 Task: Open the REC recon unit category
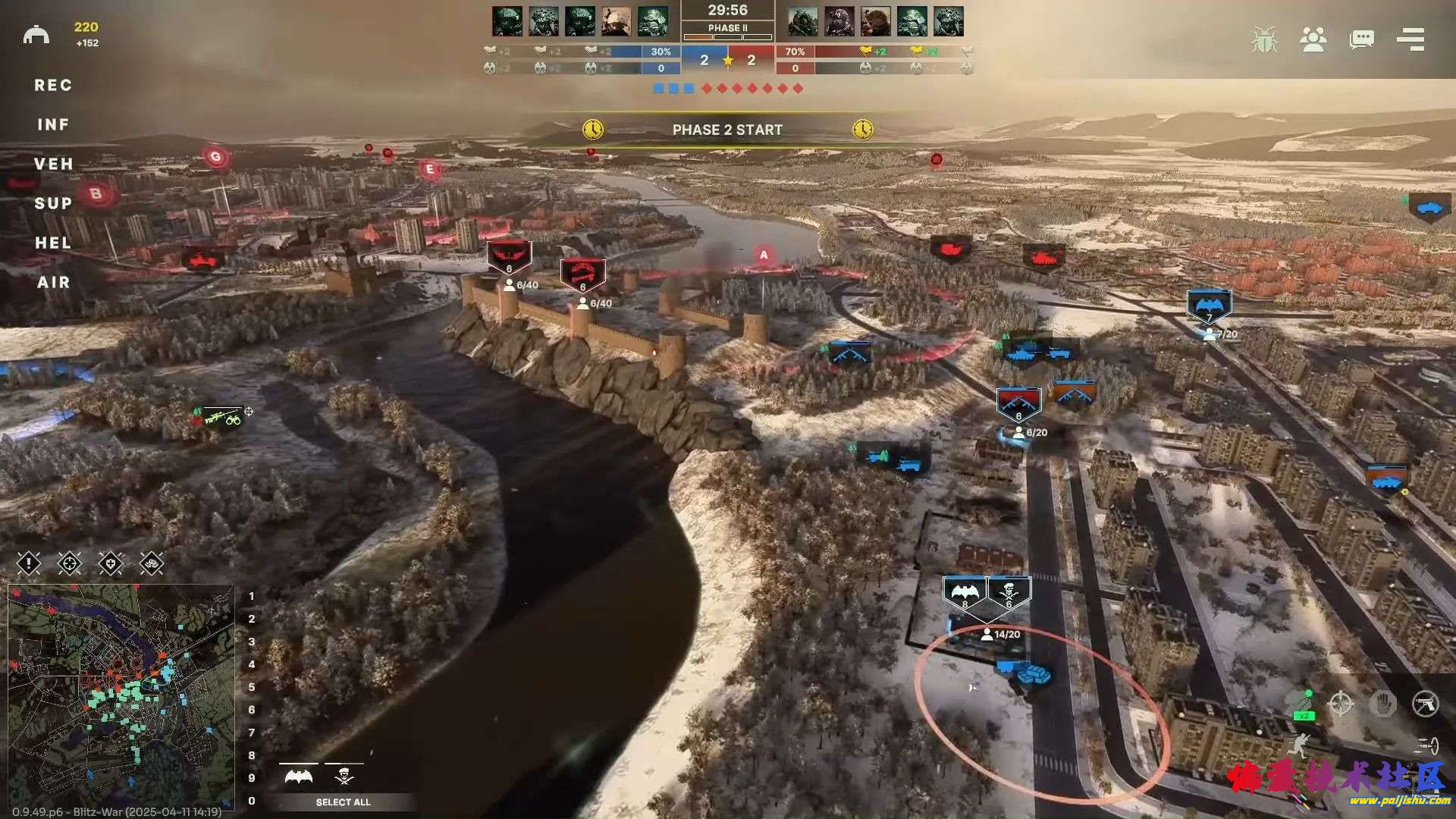coord(53,86)
